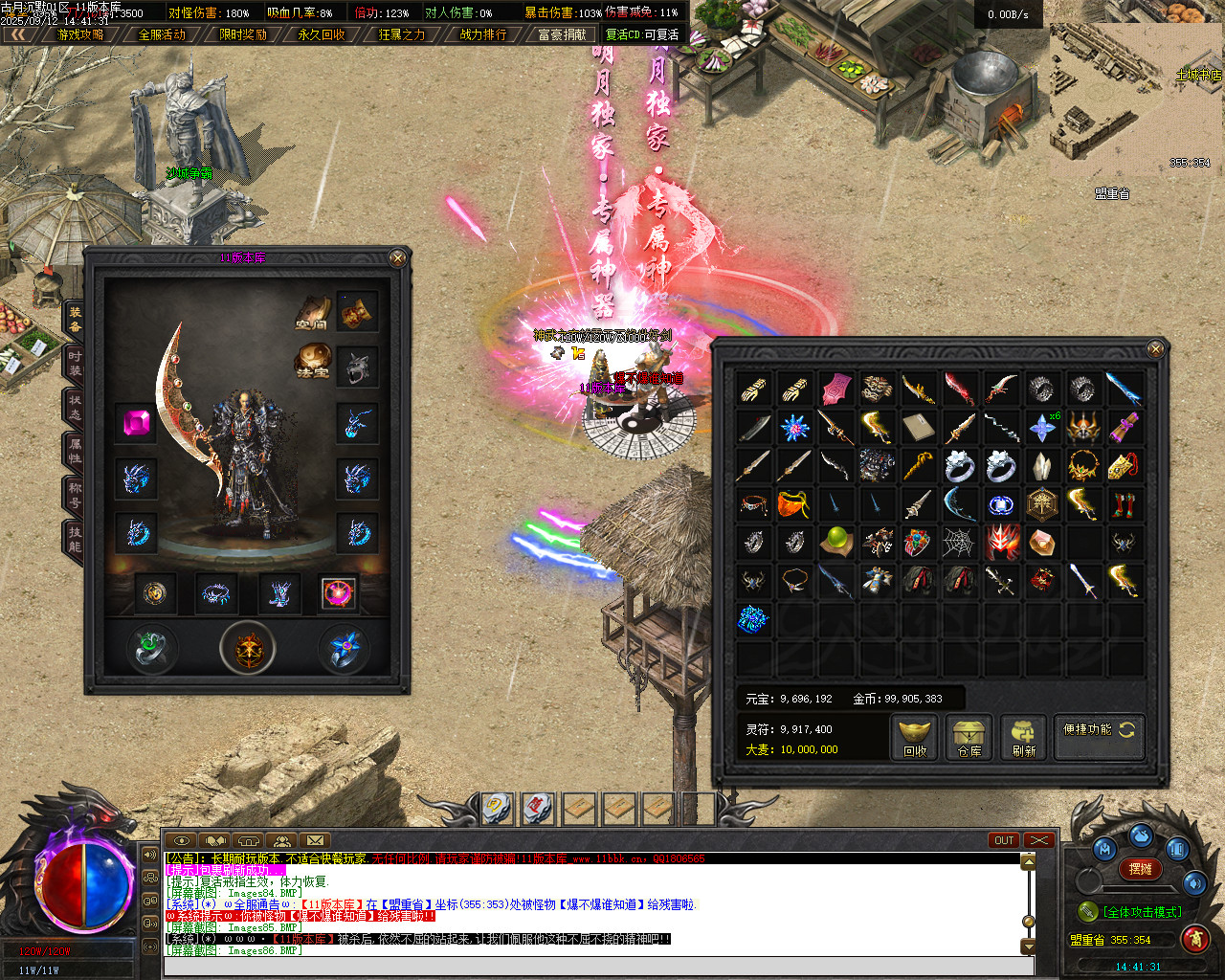Click the OUT button above chat
The height and width of the screenshot is (980, 1225).
coord(1004,840)
